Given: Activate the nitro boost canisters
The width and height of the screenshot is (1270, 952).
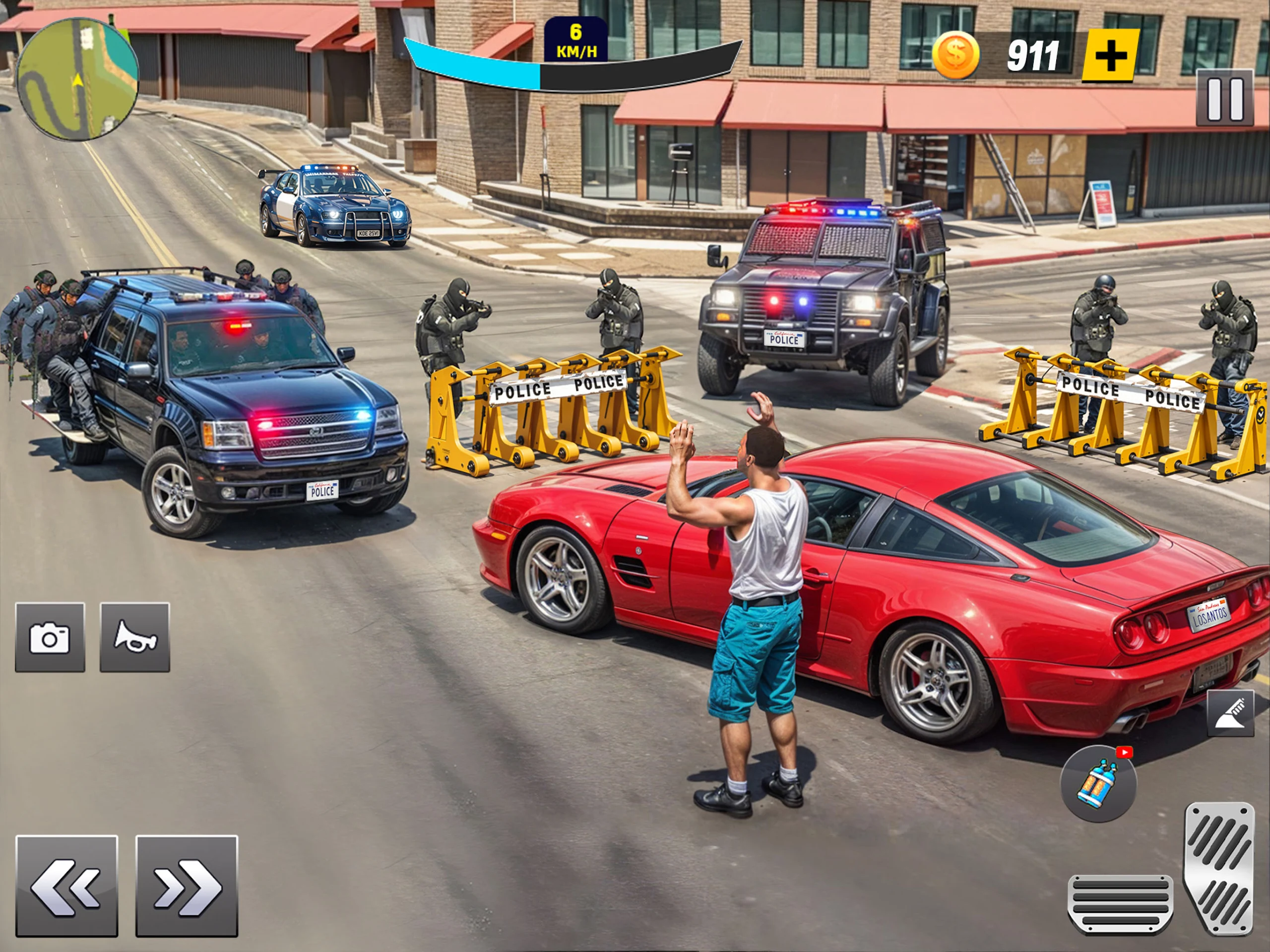Looking at the screenshot, I should coord(1098,783).
